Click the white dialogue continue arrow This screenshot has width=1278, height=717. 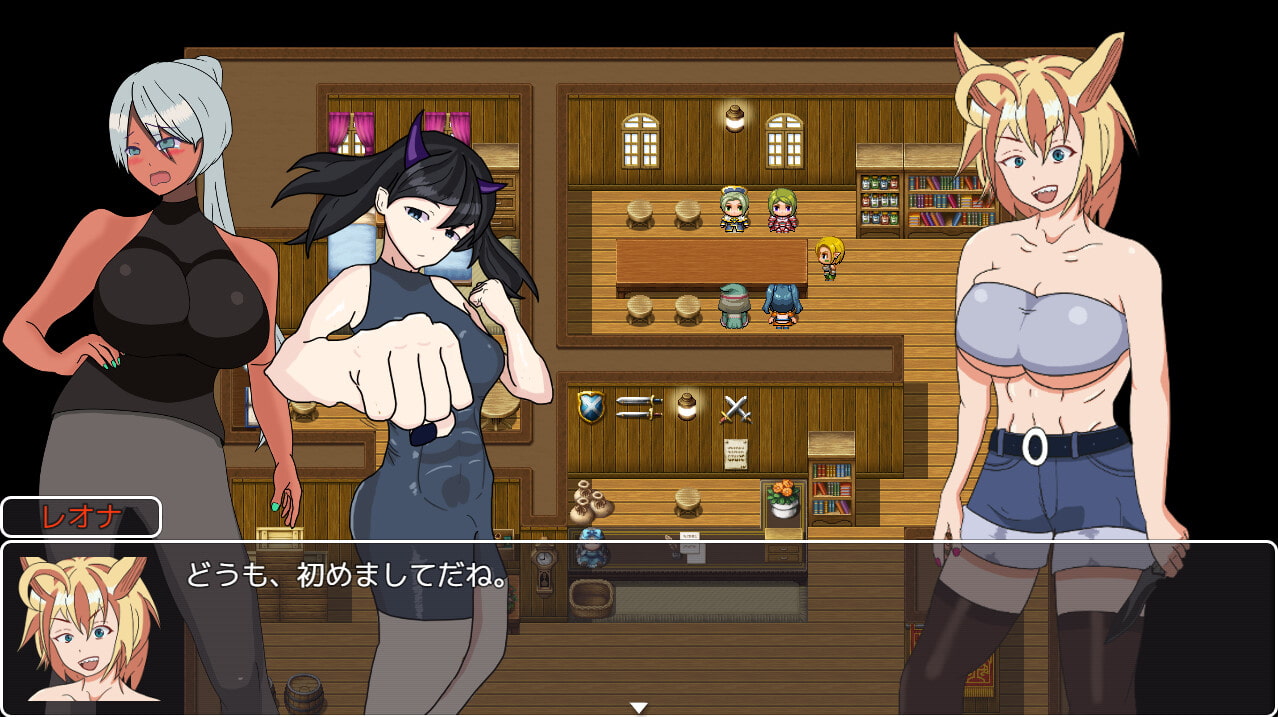pos(638,707)
